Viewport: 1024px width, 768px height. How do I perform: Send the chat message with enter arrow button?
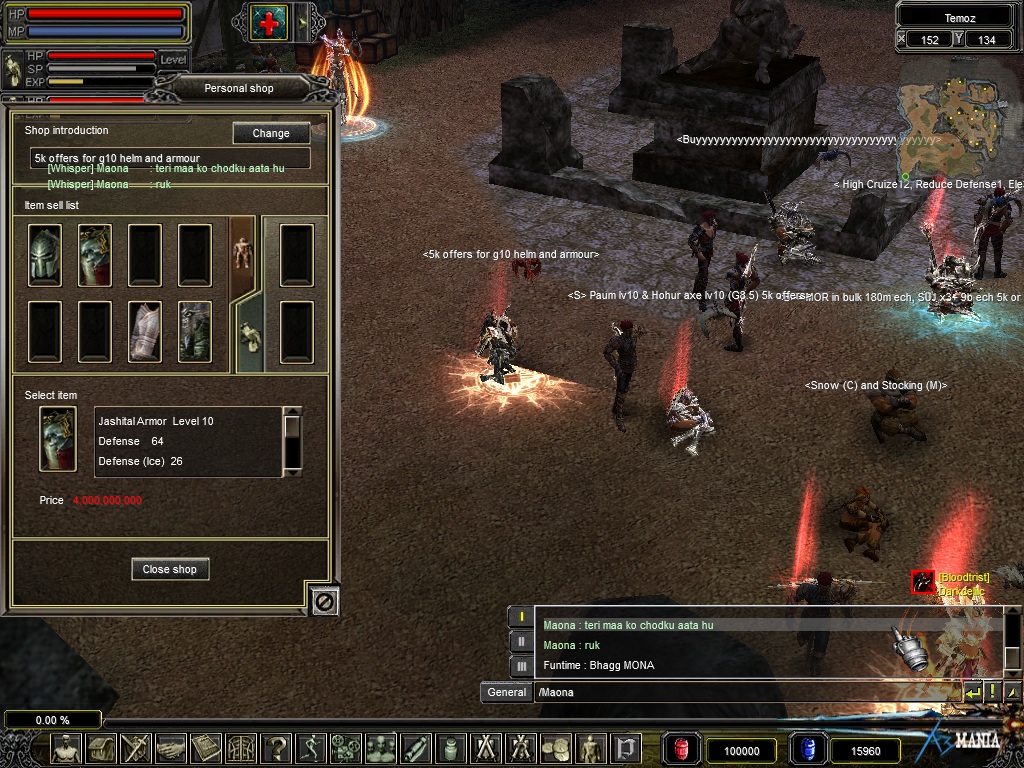(972, 692)
